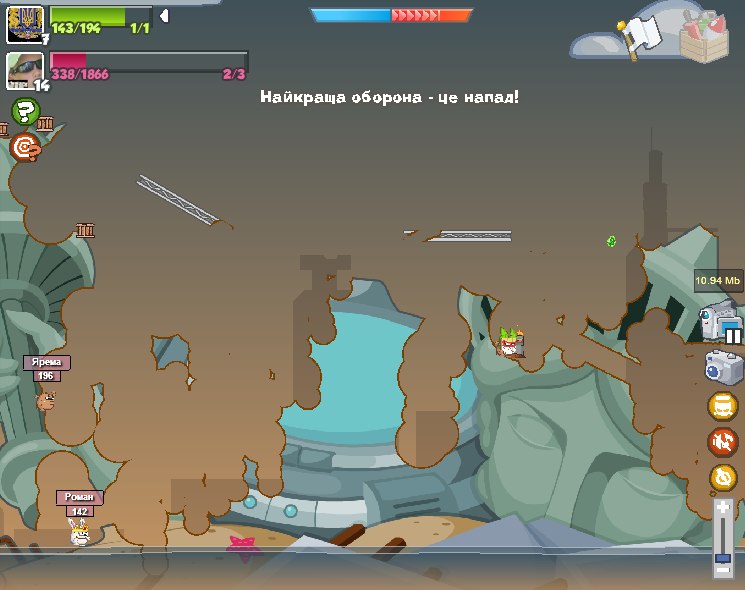Click the orange target hint button
This screenshot has width=745, height=590.
click(25, 148)
